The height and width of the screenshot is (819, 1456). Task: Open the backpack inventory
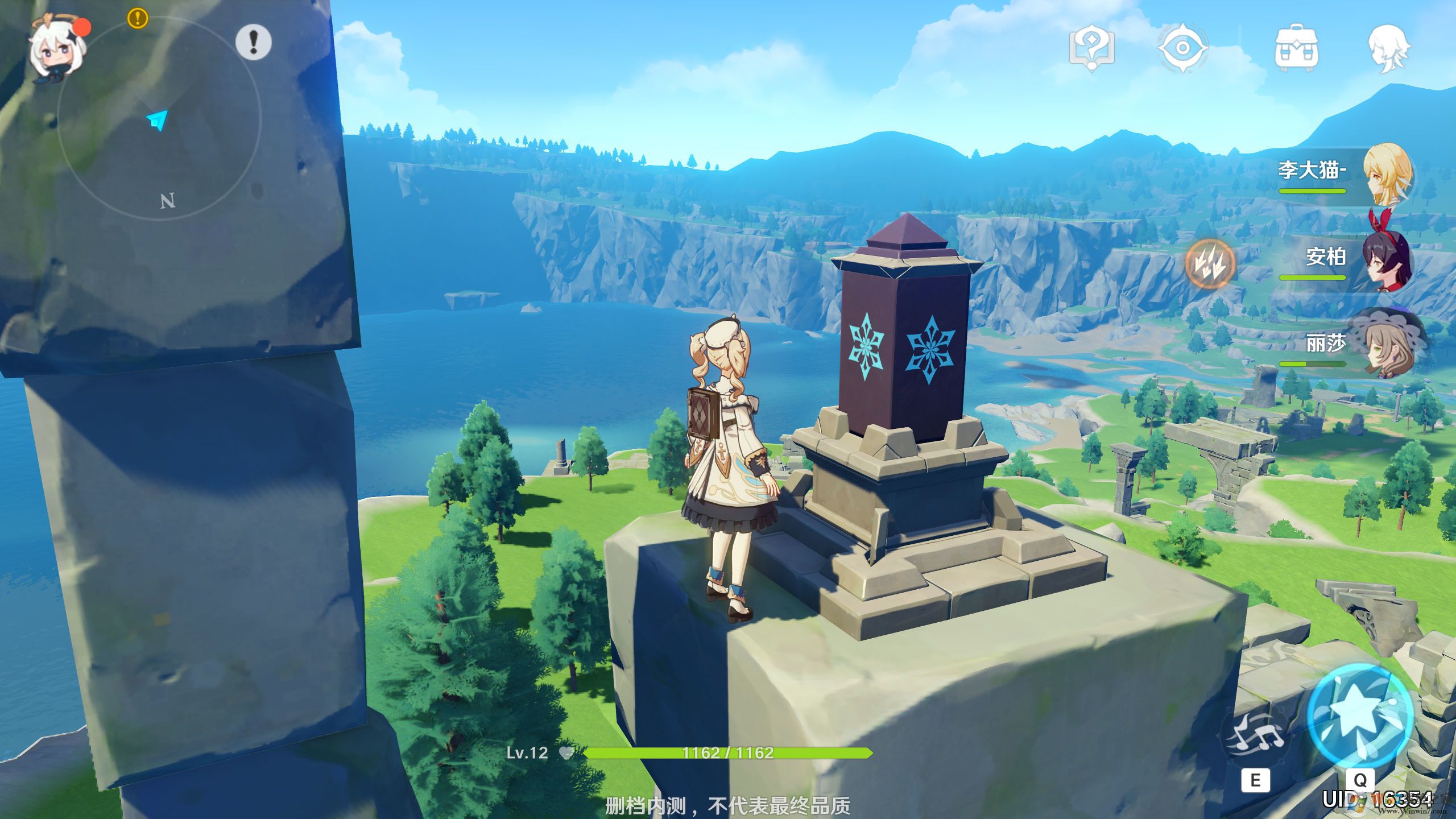(1296, 48)
